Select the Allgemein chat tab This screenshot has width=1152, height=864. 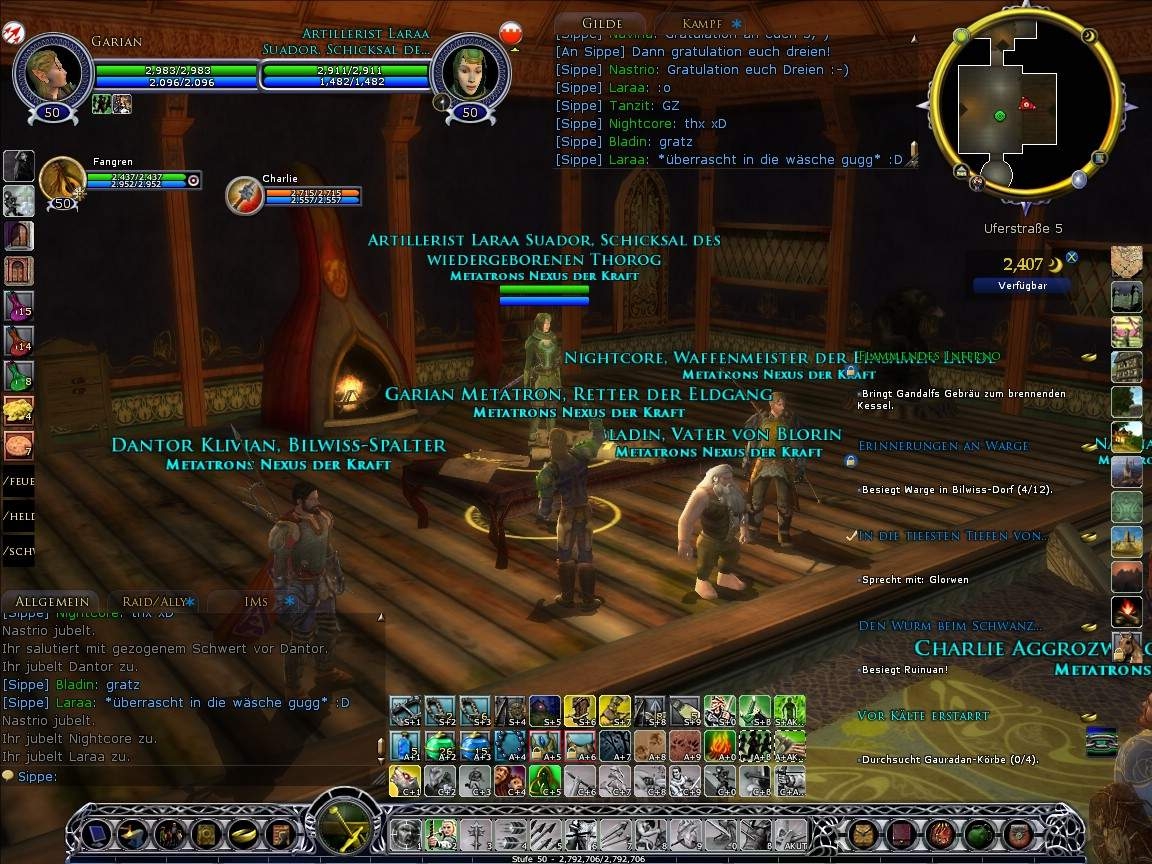pos(52,601)
